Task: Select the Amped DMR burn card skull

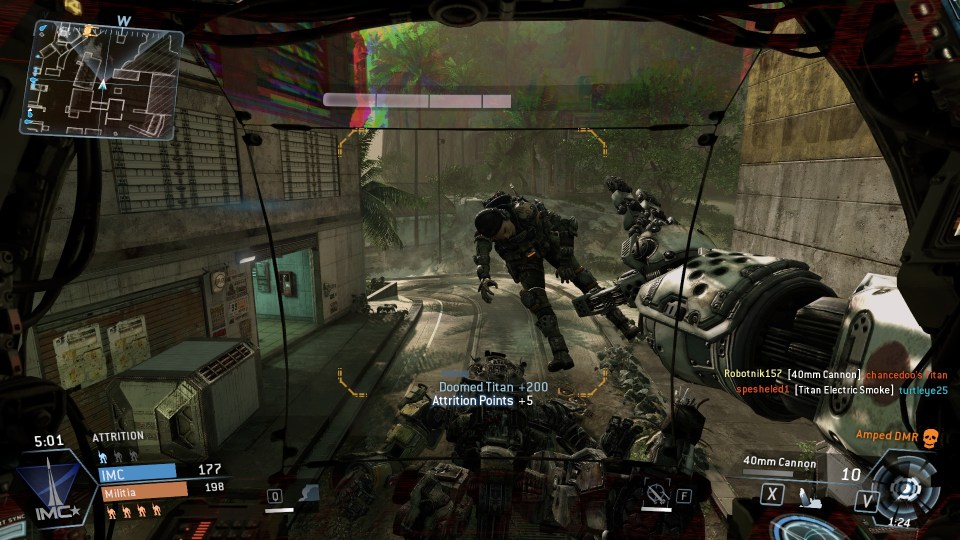Action: (927, 436)
